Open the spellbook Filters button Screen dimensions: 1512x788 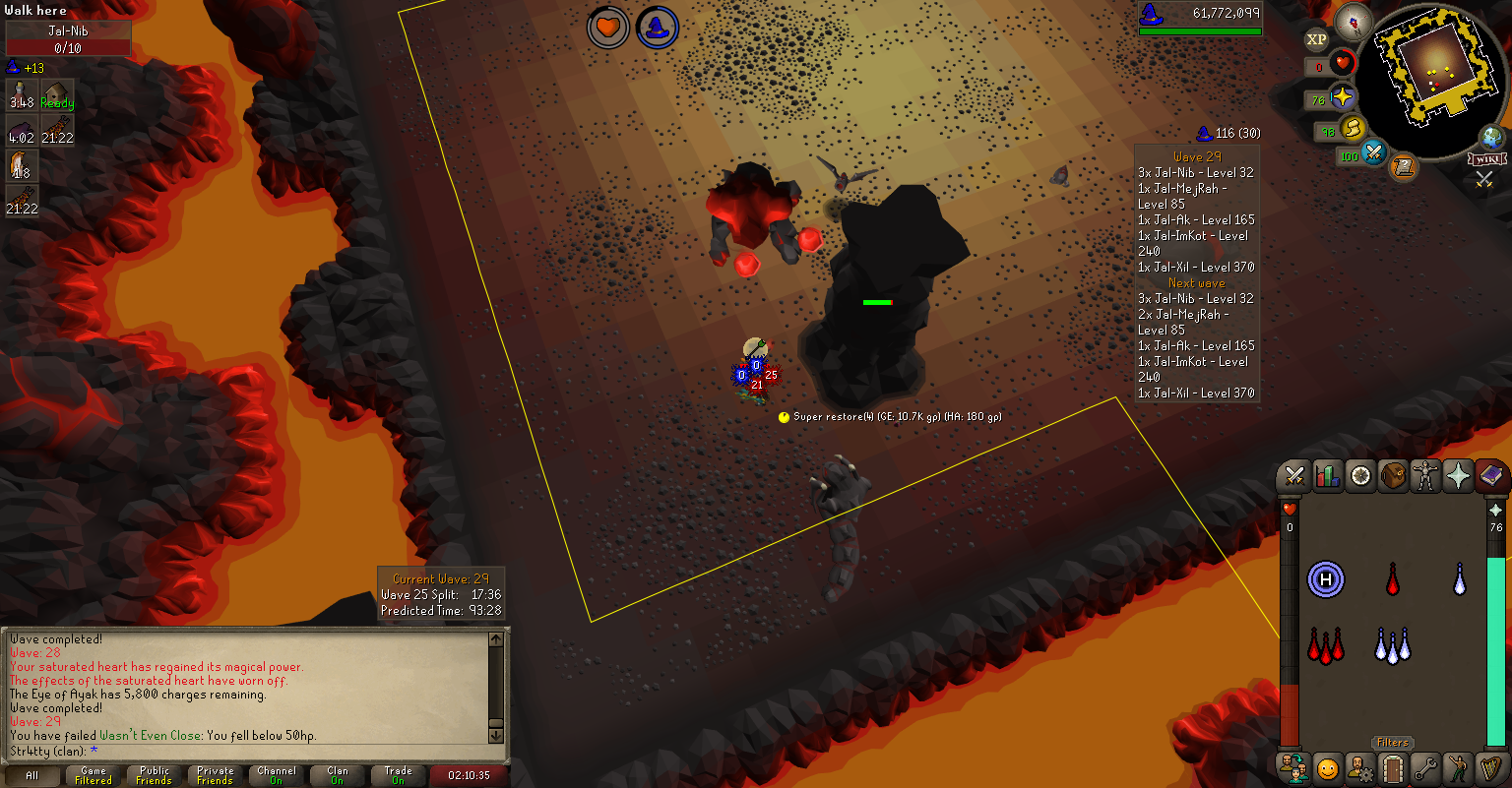tap(1392, 743)
